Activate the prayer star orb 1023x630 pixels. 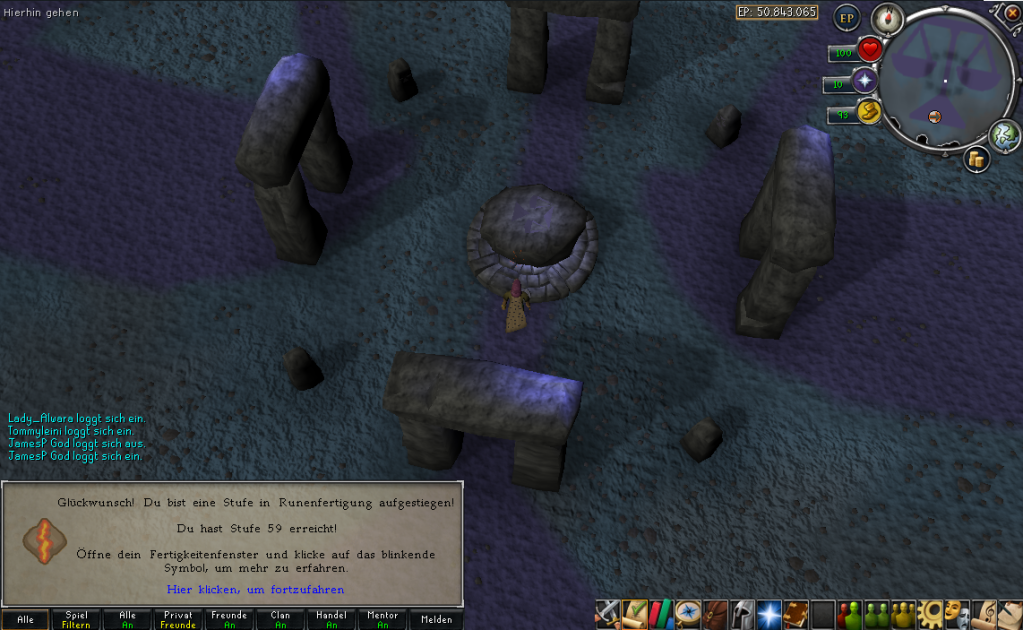863,82
